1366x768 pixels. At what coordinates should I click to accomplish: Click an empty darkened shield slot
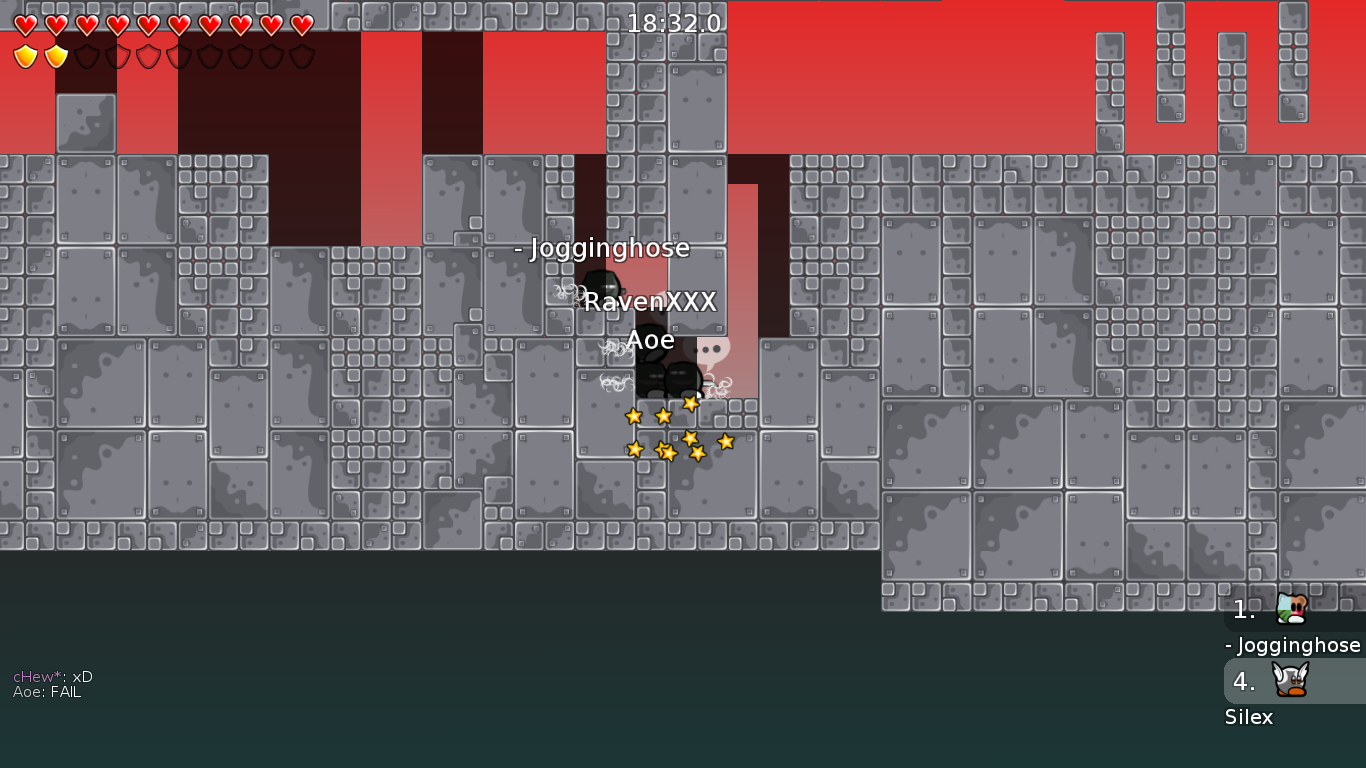(87, 55)
